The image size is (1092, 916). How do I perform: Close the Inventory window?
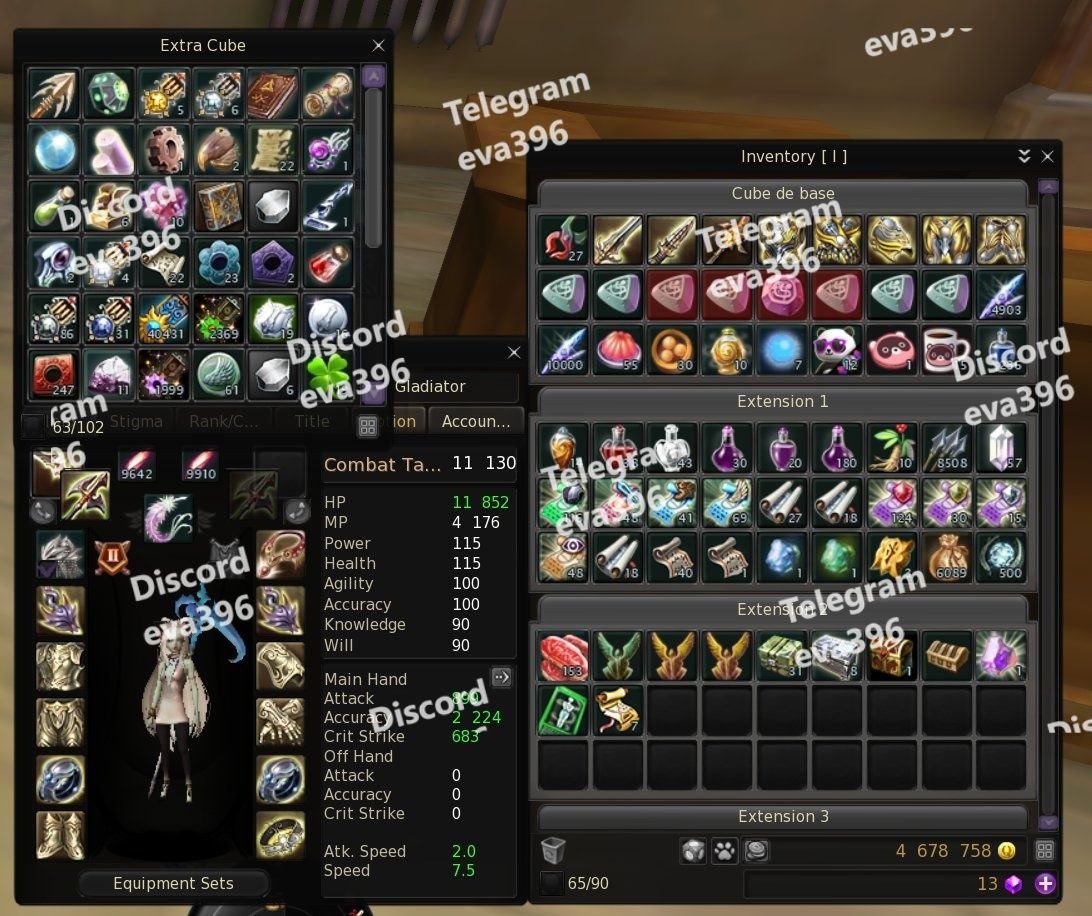(1047, 157)
